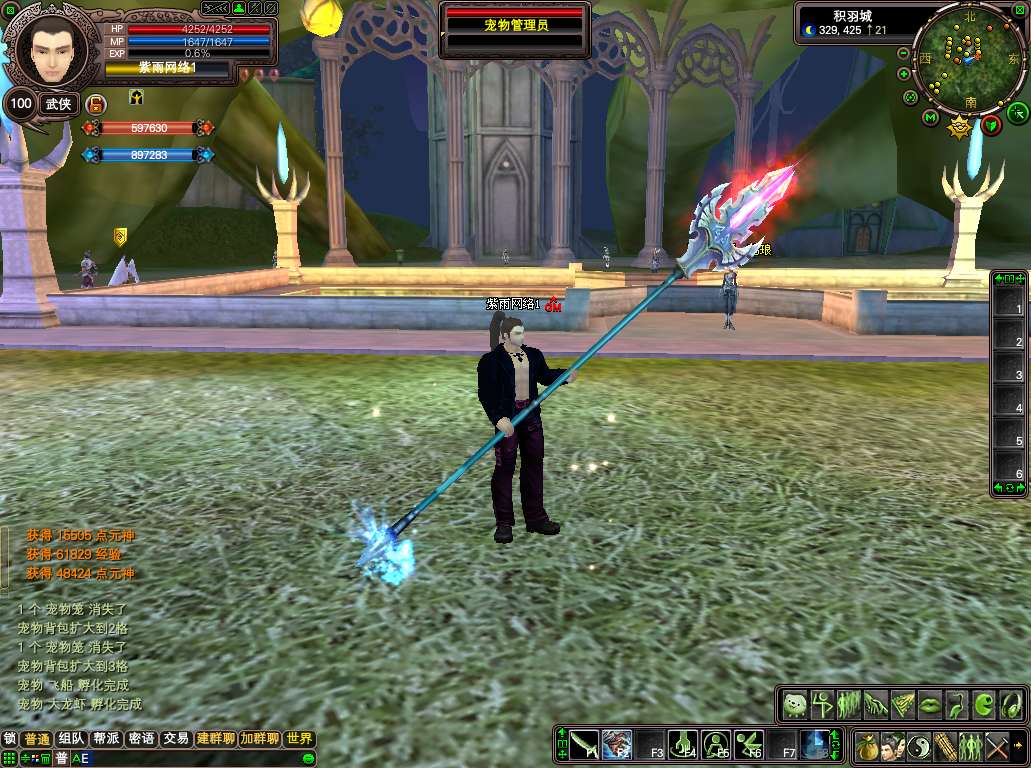Screen dimensions: 1031x768
Task: Choose the 交易 trade chat tab
Action: point(176,739)
